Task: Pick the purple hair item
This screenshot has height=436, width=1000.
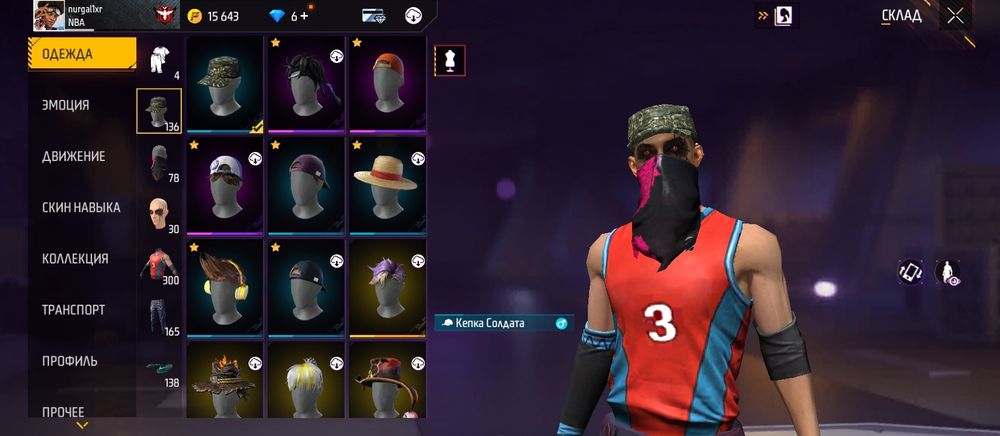Action: (387, 285)
